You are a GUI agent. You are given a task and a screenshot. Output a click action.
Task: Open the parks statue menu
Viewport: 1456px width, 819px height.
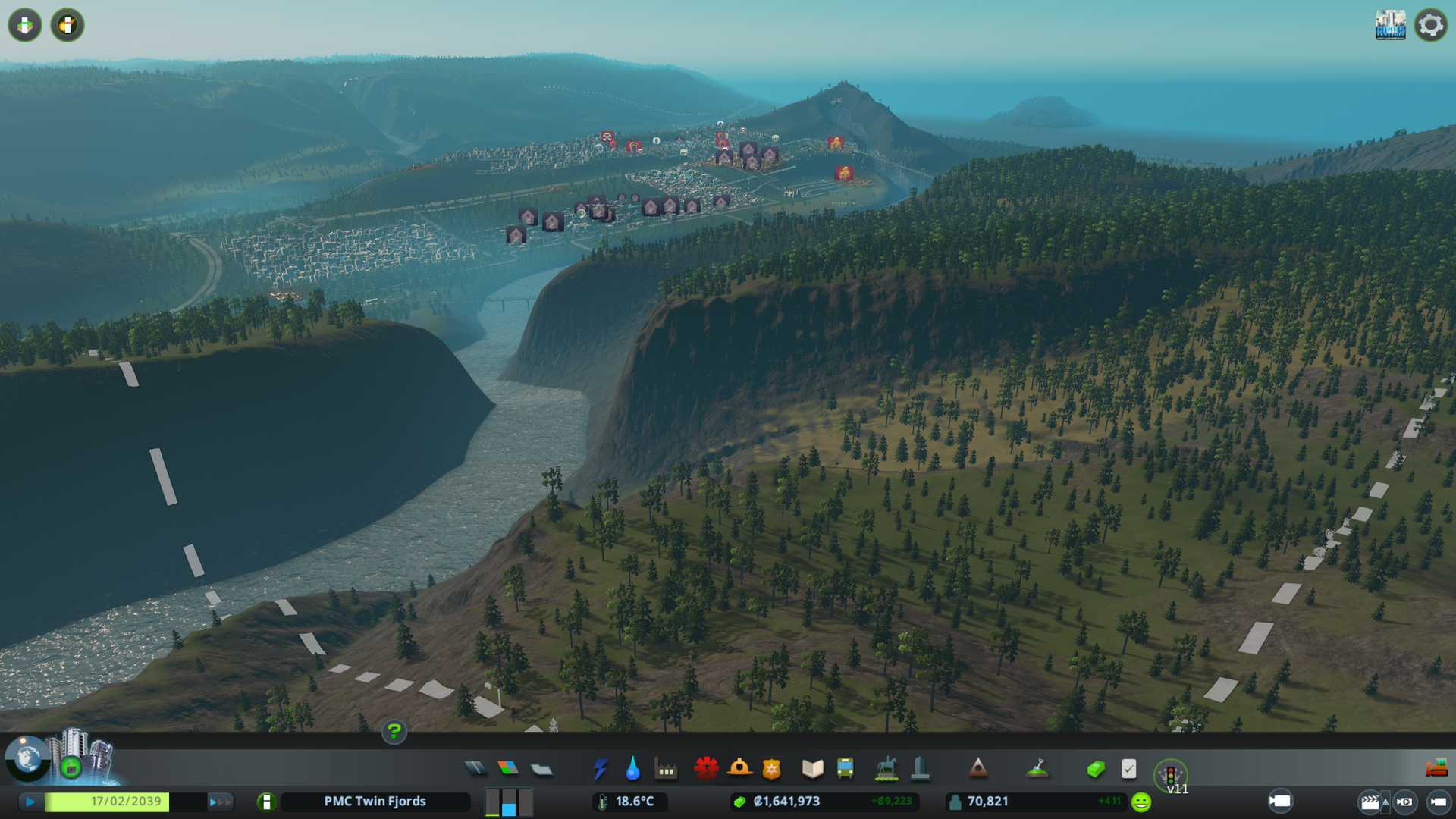click(886, 769)
